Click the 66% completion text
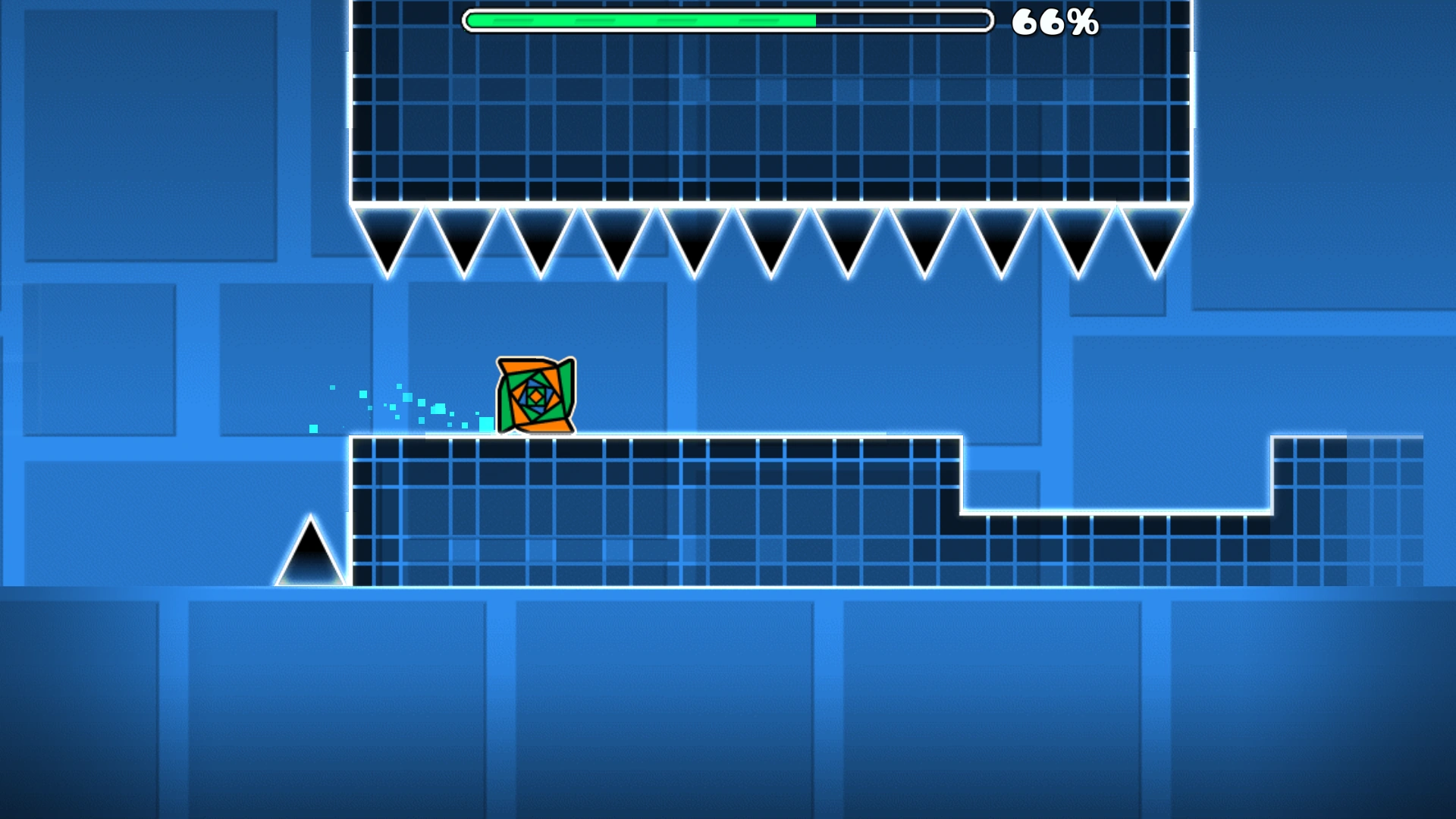Viewport: 1456px width, 819px height. 1054,23
